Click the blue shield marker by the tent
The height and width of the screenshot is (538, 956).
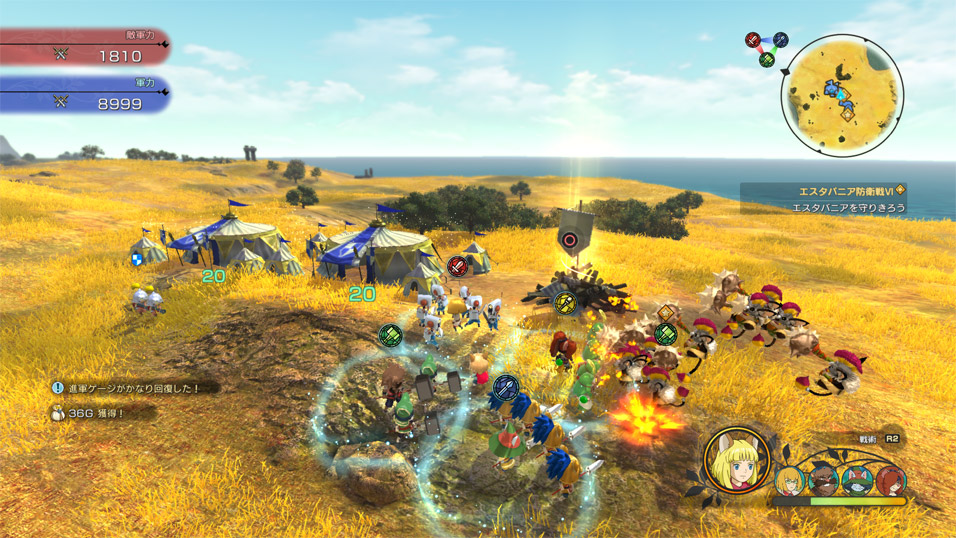(137, 259)
